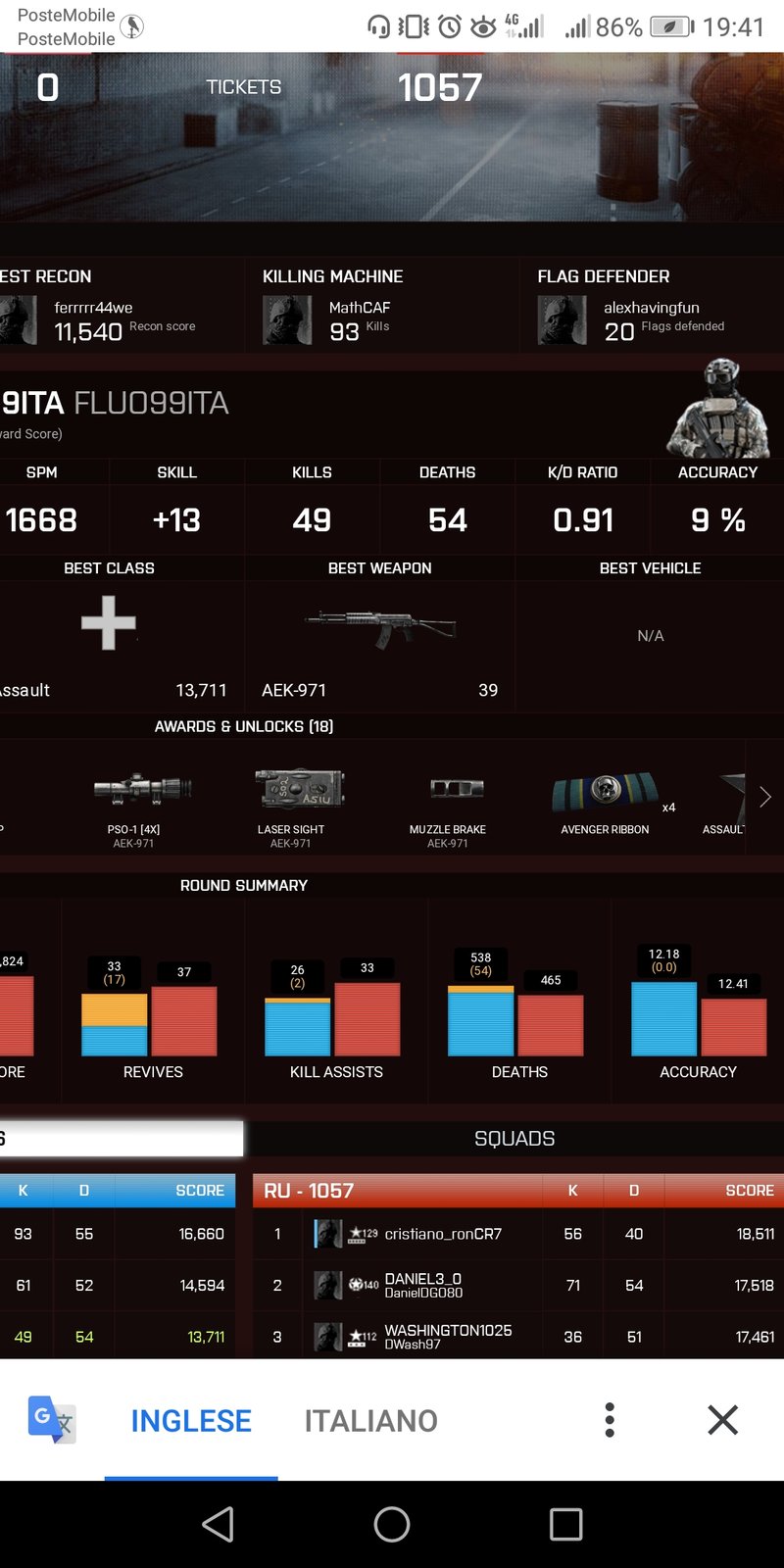
Task: Open cristiano_ronCR7's player row
Action: [443, 1234]
